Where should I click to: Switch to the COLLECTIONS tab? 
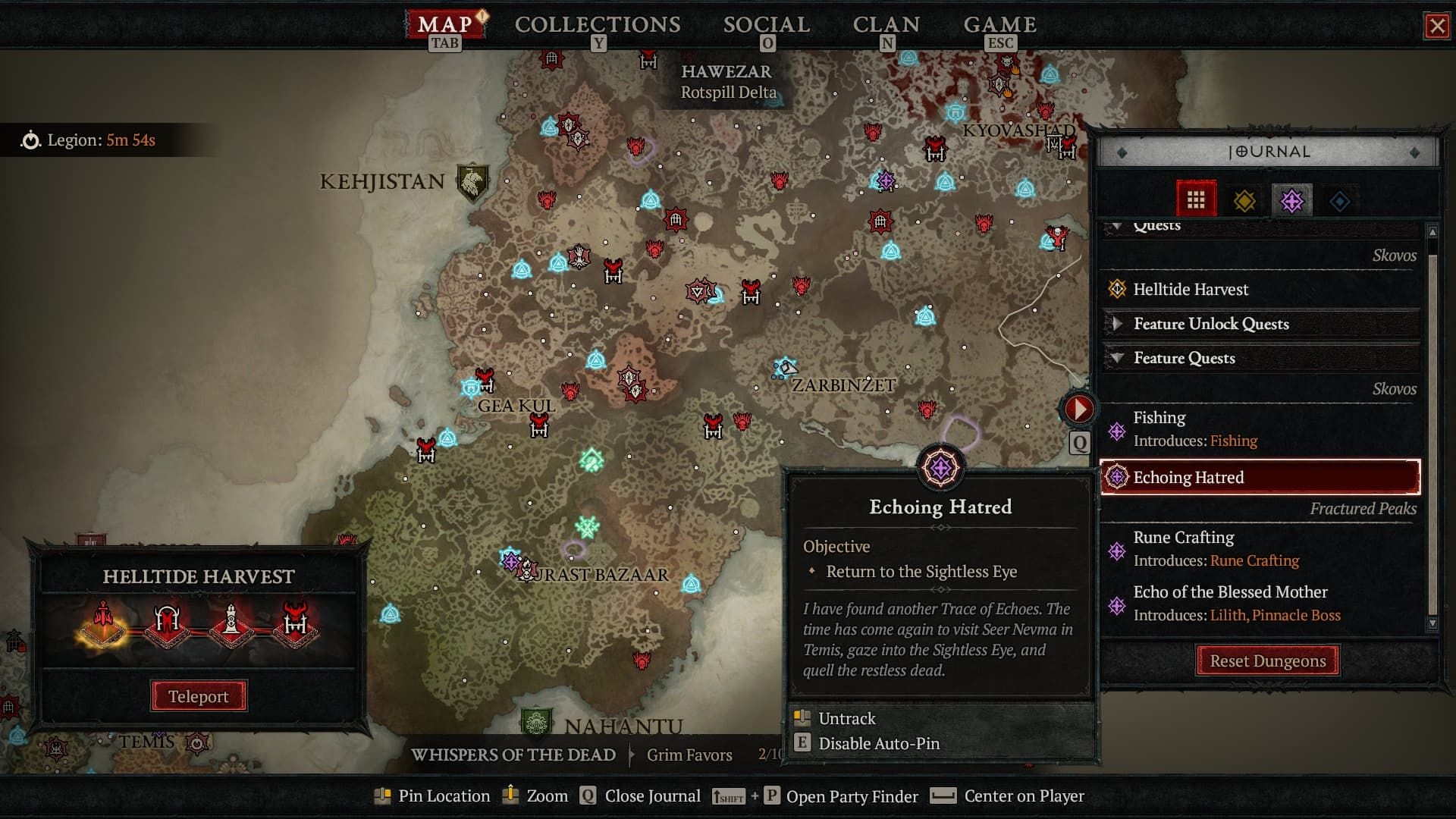[597, 24]
